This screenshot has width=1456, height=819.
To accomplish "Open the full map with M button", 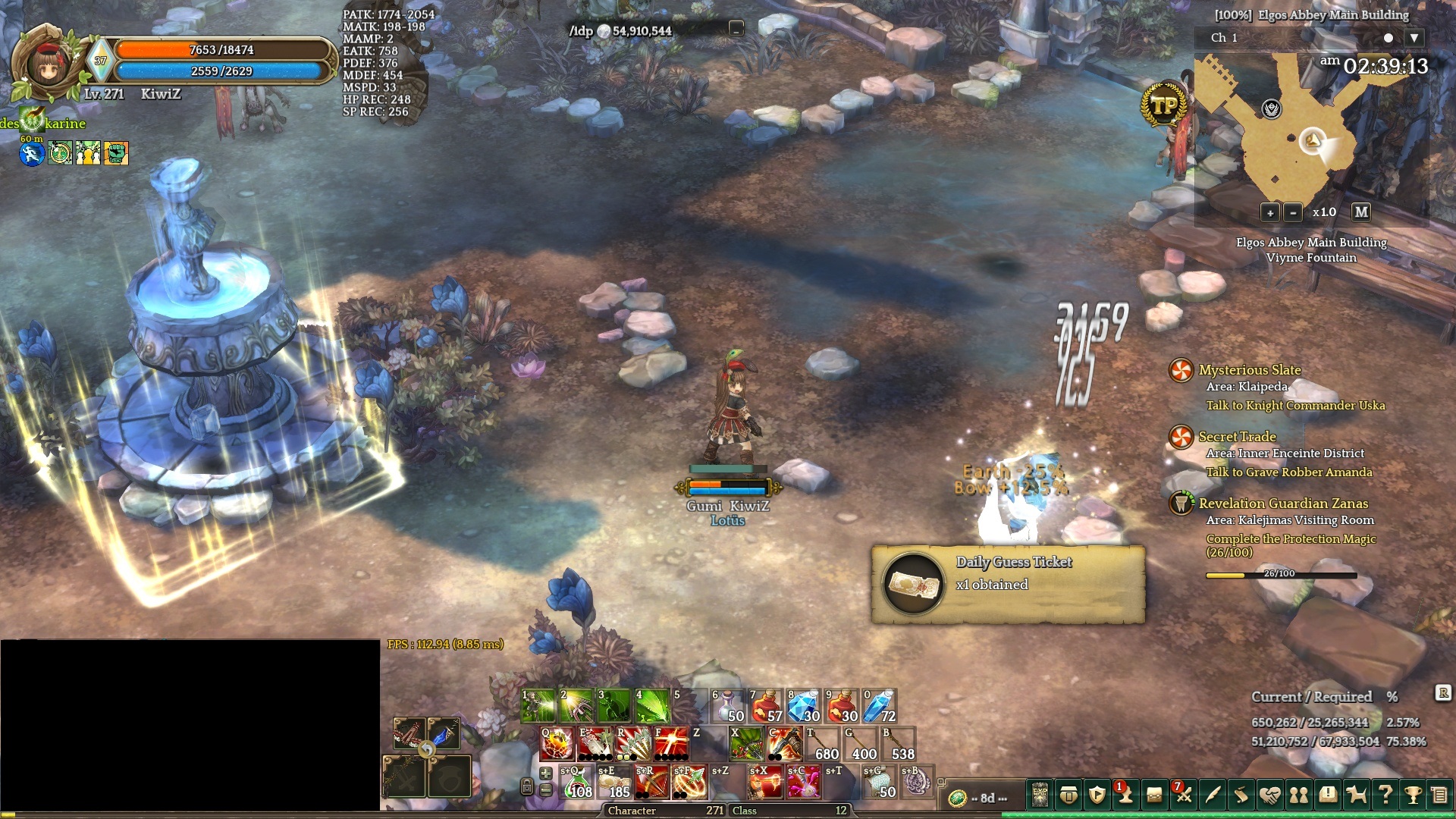I will click(x=1361, y=212).
